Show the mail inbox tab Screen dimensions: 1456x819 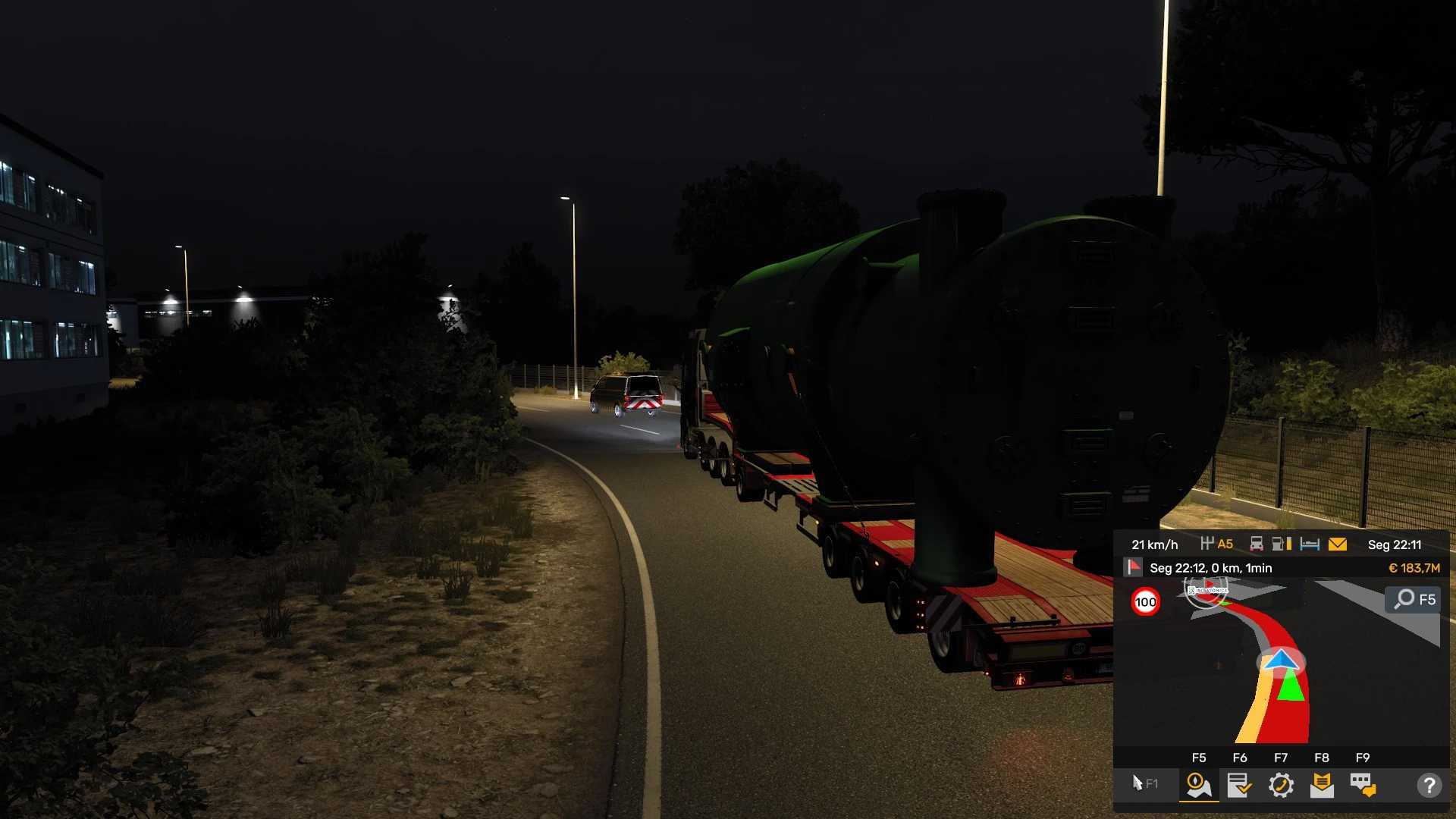click(x=1322, y=785)
